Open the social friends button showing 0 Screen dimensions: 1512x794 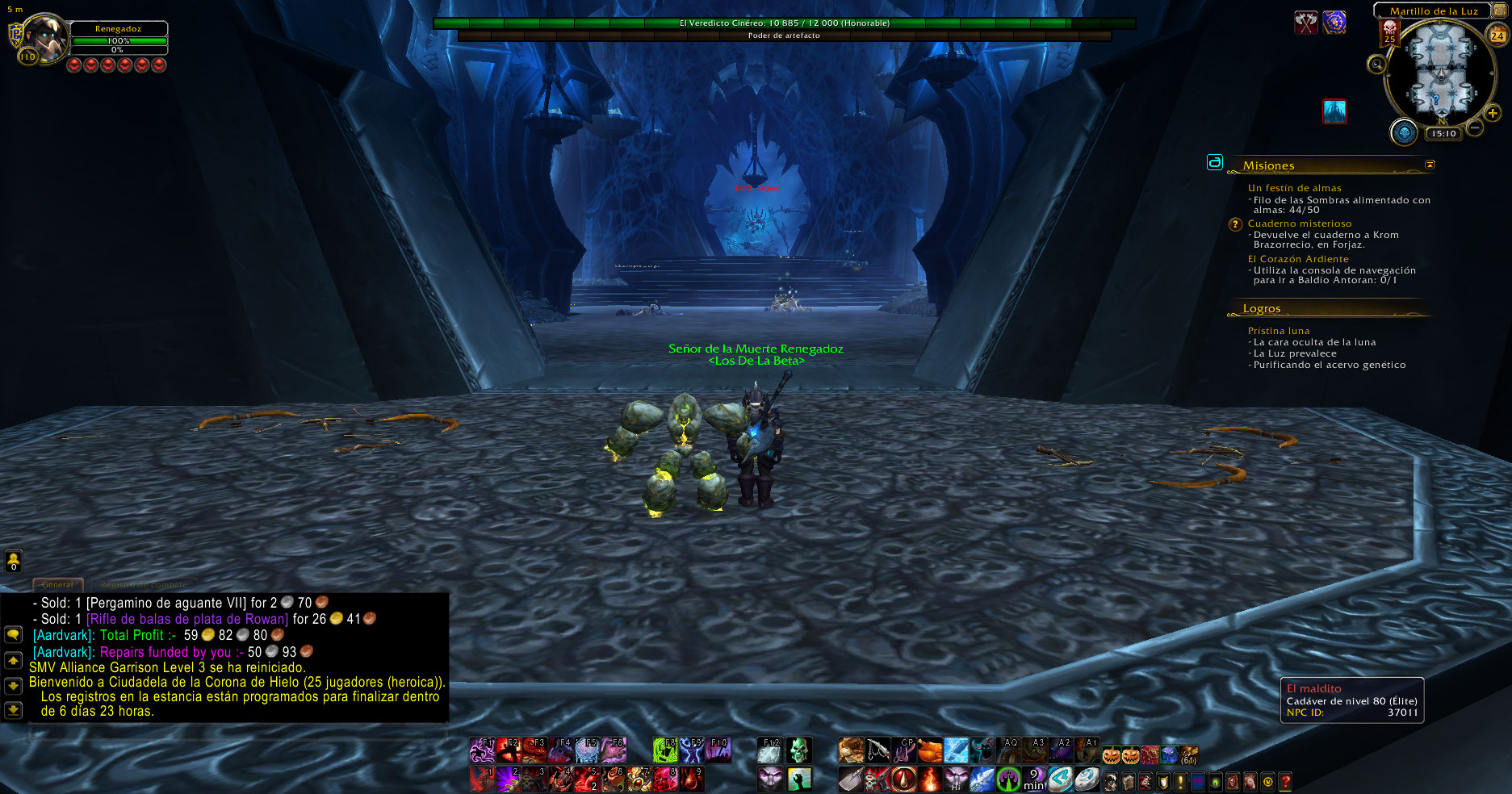(14, 560)
